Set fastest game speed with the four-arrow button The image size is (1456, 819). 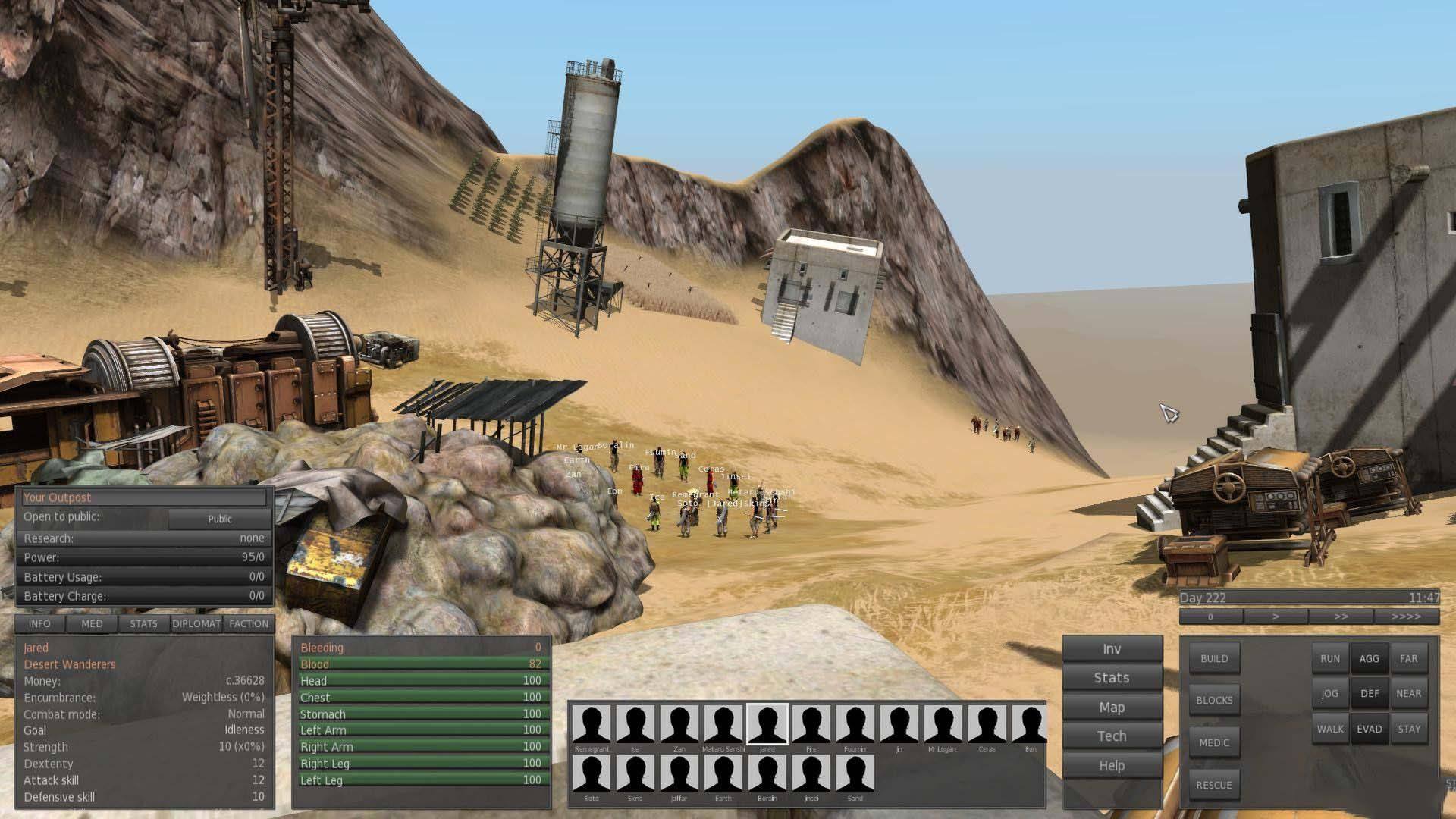(1406, 617)
